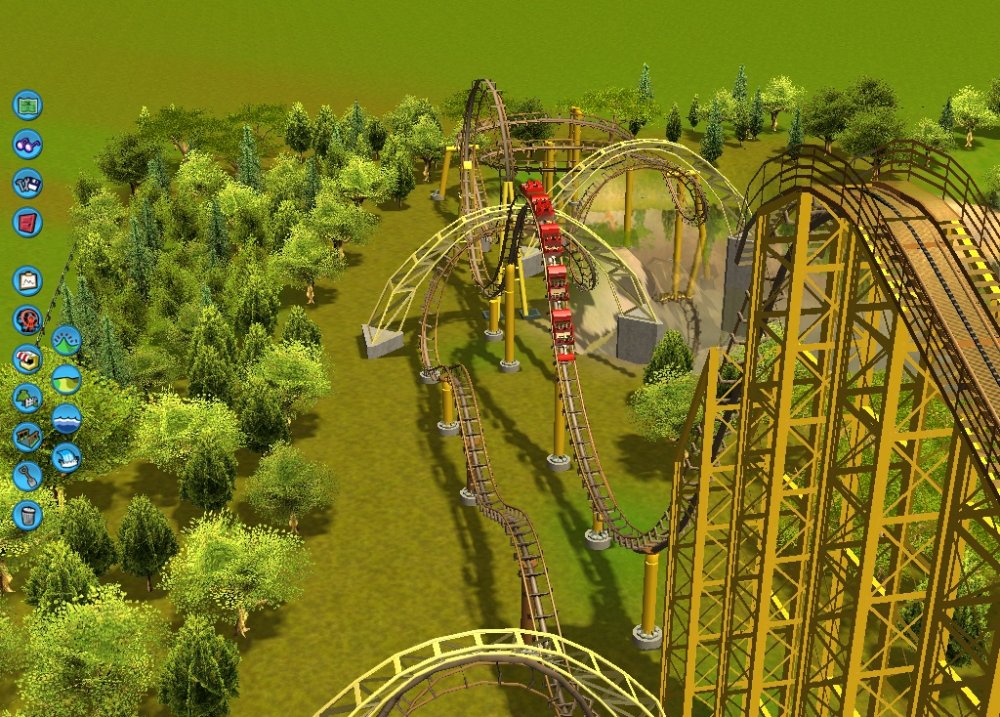The image size is (1000, 717).
Task: Choose the mountain terrain shaping tool
Action: pos(66,340)
